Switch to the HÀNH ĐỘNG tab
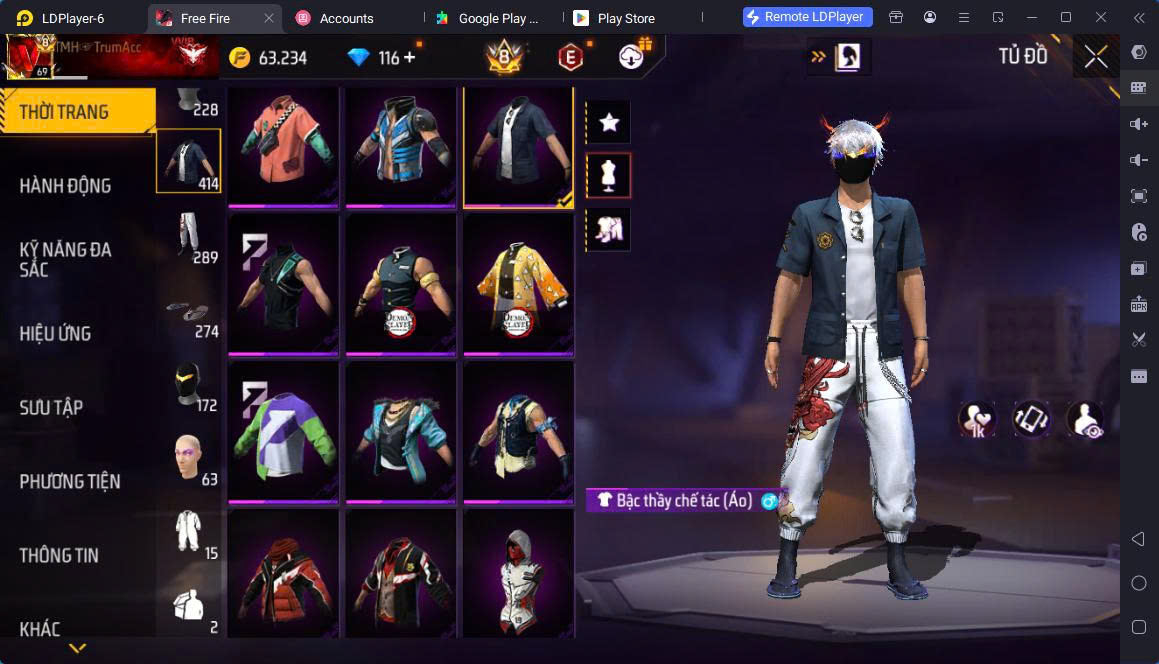Image resolution: width=1159 pixels, height=664 pixels. [x=66, y=186]
